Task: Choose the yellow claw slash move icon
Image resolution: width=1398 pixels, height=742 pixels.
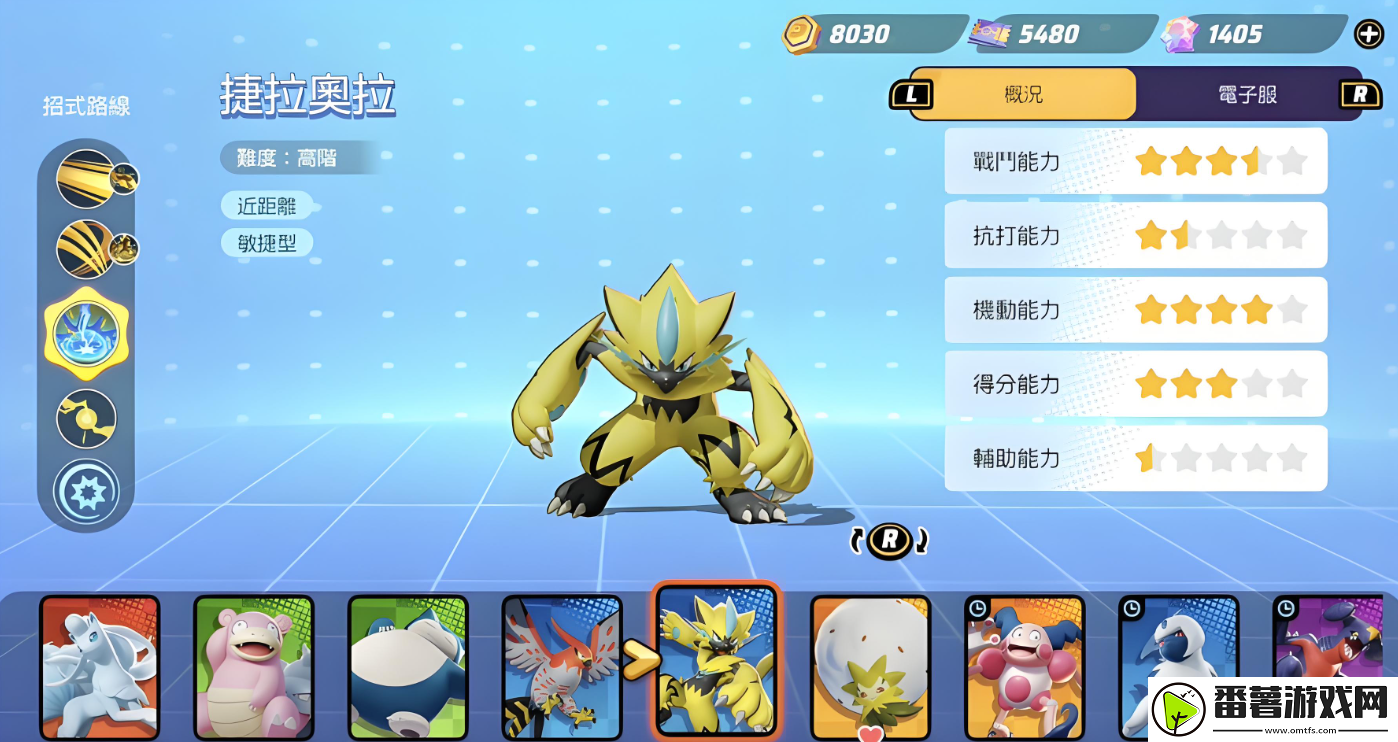Action: pos(86,249)
